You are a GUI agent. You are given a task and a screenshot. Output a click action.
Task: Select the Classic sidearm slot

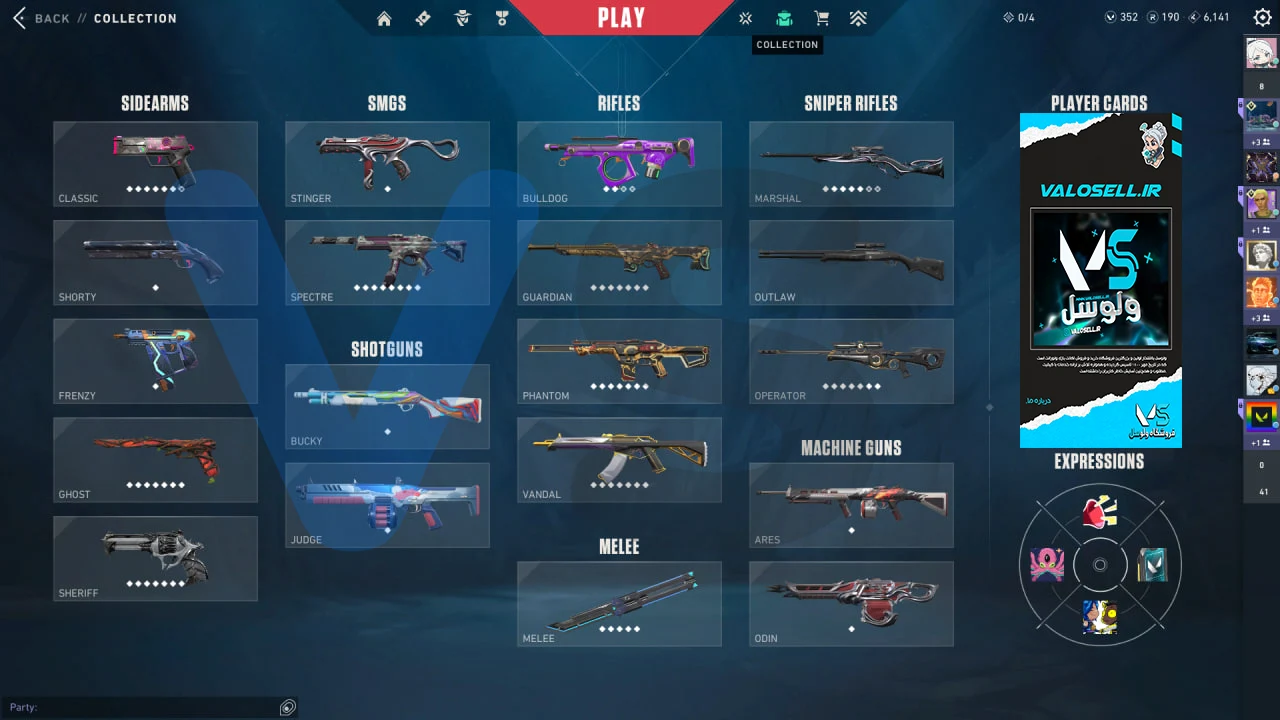pyautogui.click(x=155, y=164)
